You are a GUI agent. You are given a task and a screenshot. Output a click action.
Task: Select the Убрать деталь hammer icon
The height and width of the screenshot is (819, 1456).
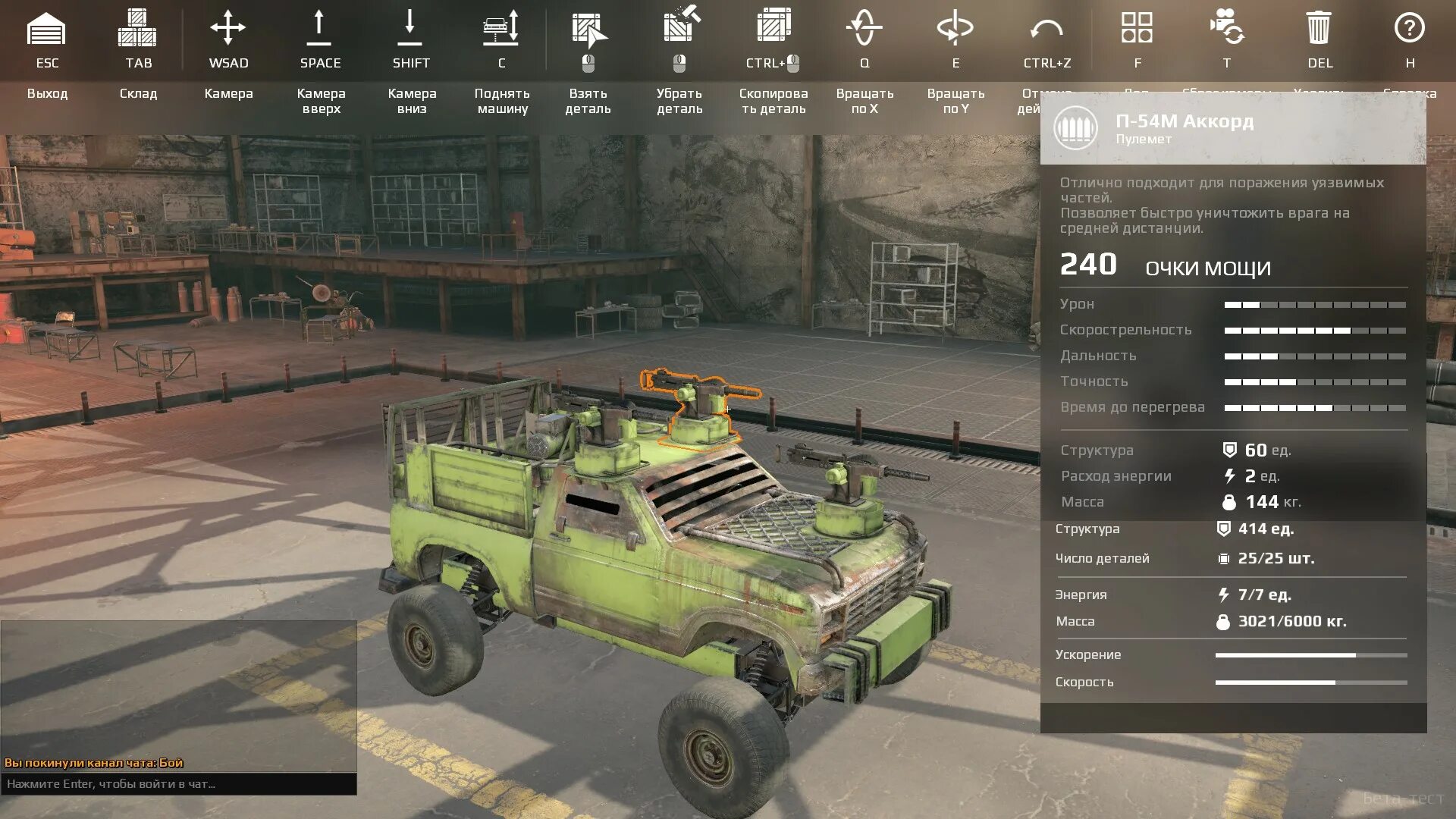coord(680,25)
